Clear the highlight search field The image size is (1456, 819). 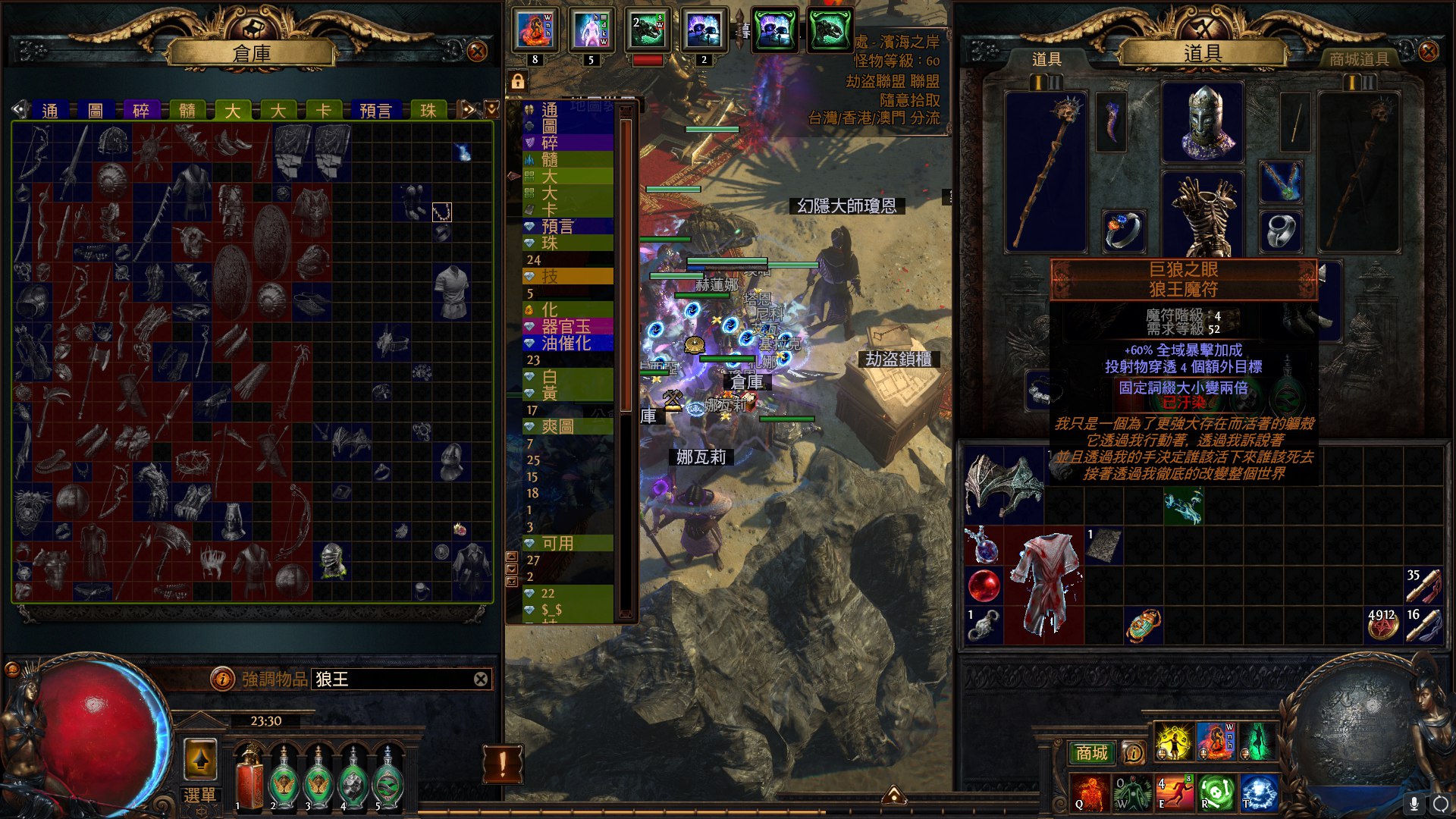[x=481, y=679]
